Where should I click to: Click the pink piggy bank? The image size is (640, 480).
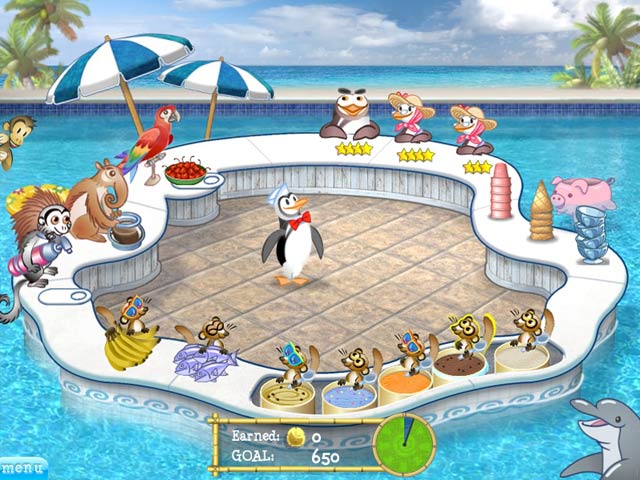(583, 193)
